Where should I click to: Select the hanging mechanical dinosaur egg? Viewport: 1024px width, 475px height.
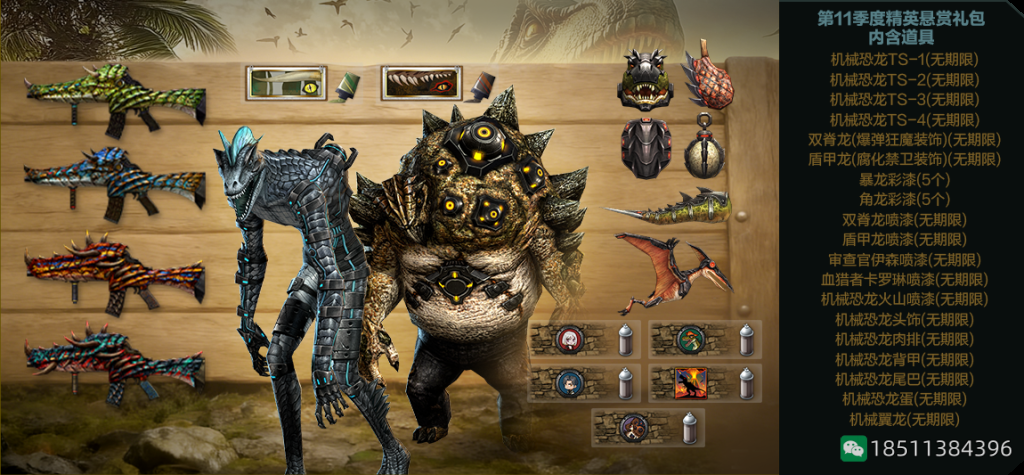(x=705, y=149)
